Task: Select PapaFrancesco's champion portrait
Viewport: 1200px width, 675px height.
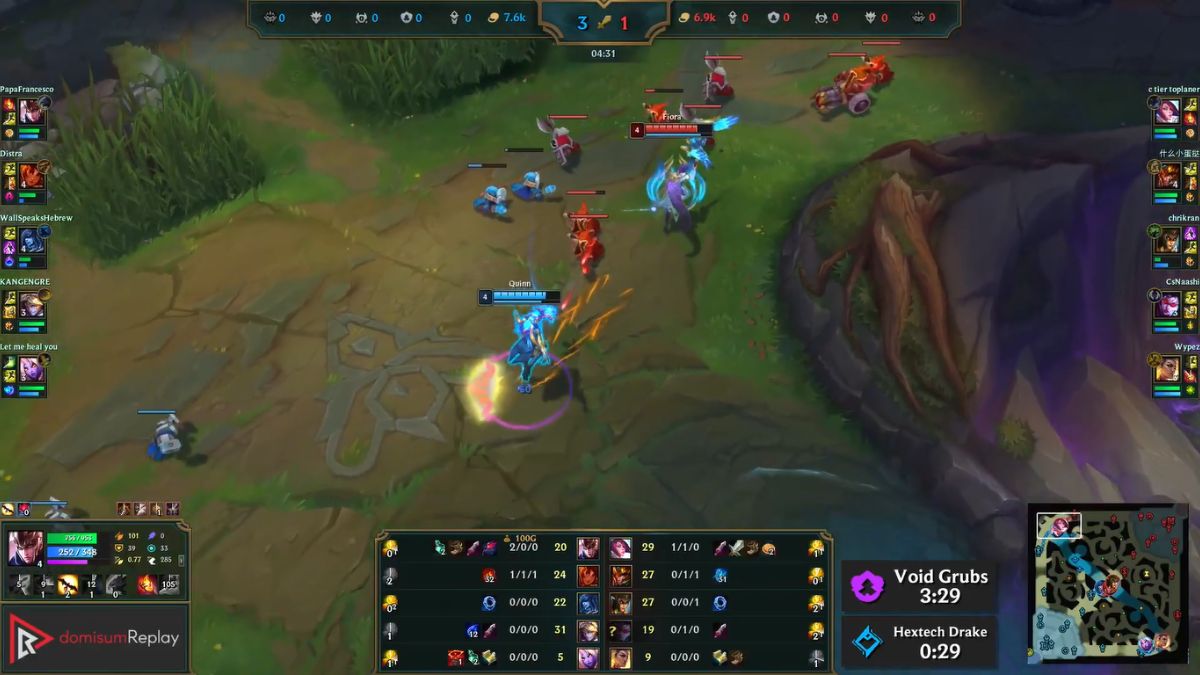Action: click(31, 110)
